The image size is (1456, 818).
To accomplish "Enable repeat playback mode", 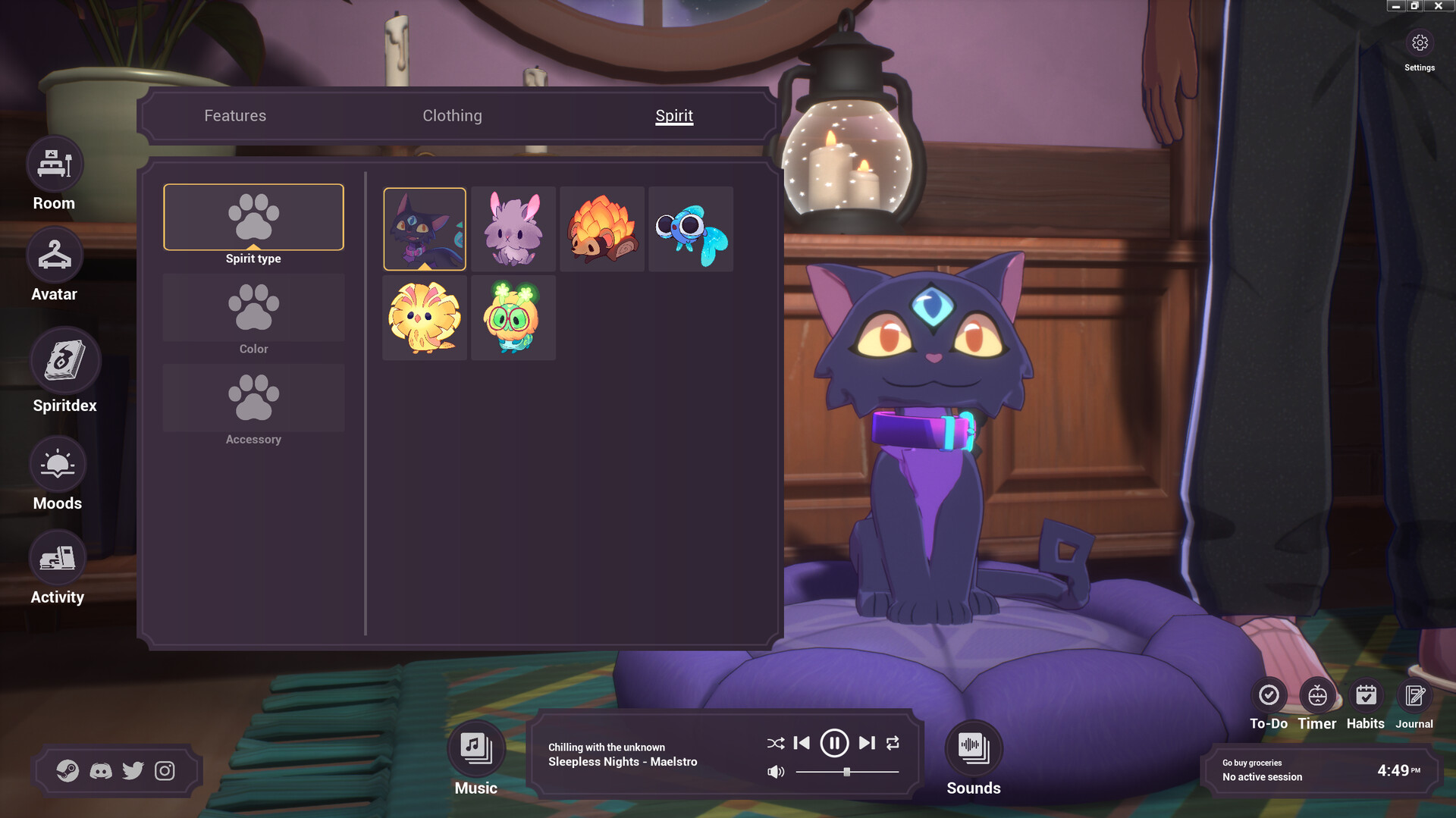I will 894,744.
